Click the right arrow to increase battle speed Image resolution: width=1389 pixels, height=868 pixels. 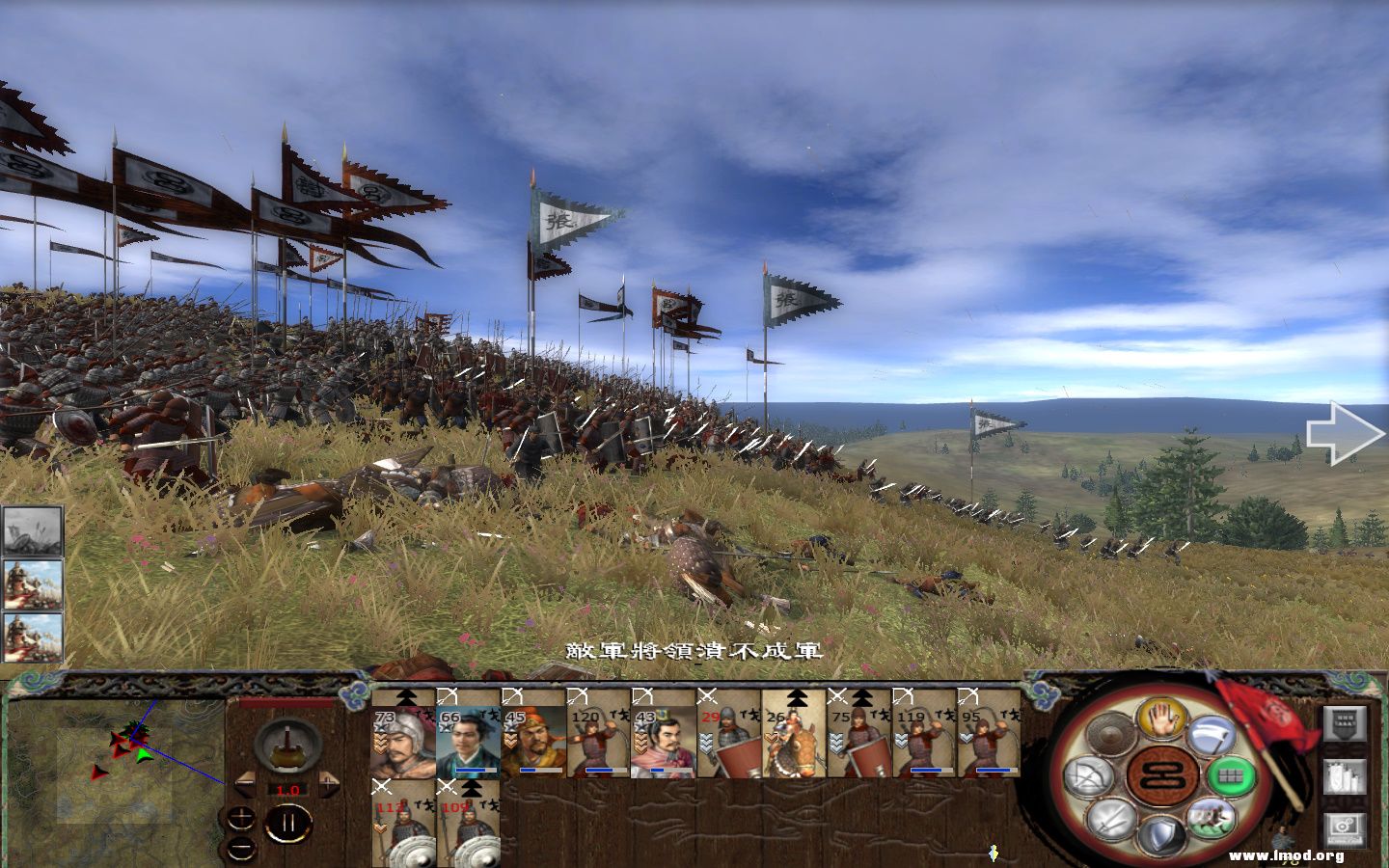pos(329,783)
